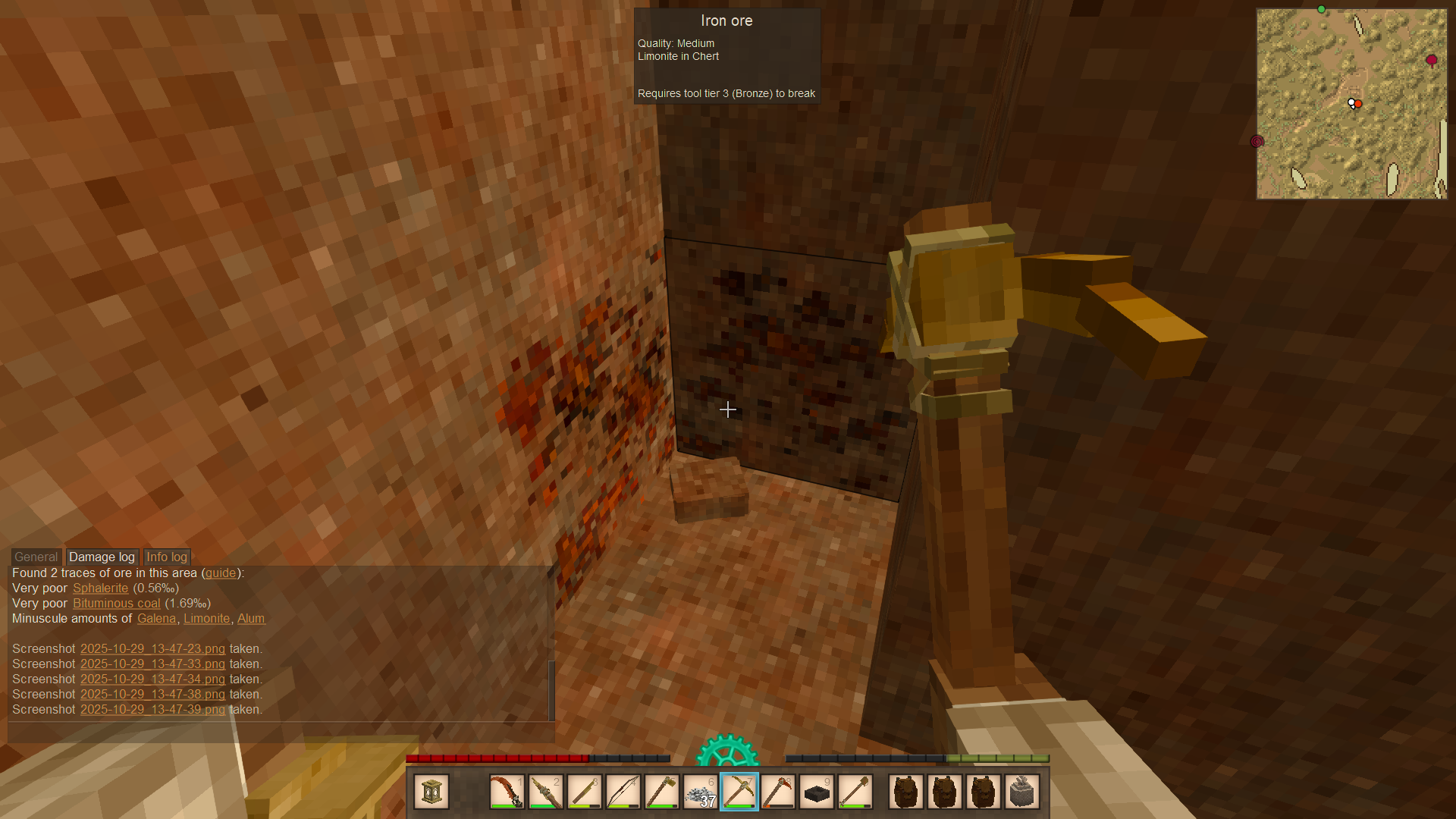Open screenshot 2025-10-29_13-47-39.png
Image resolution: width=1456 pixels, height=819 pixels.
152,710
